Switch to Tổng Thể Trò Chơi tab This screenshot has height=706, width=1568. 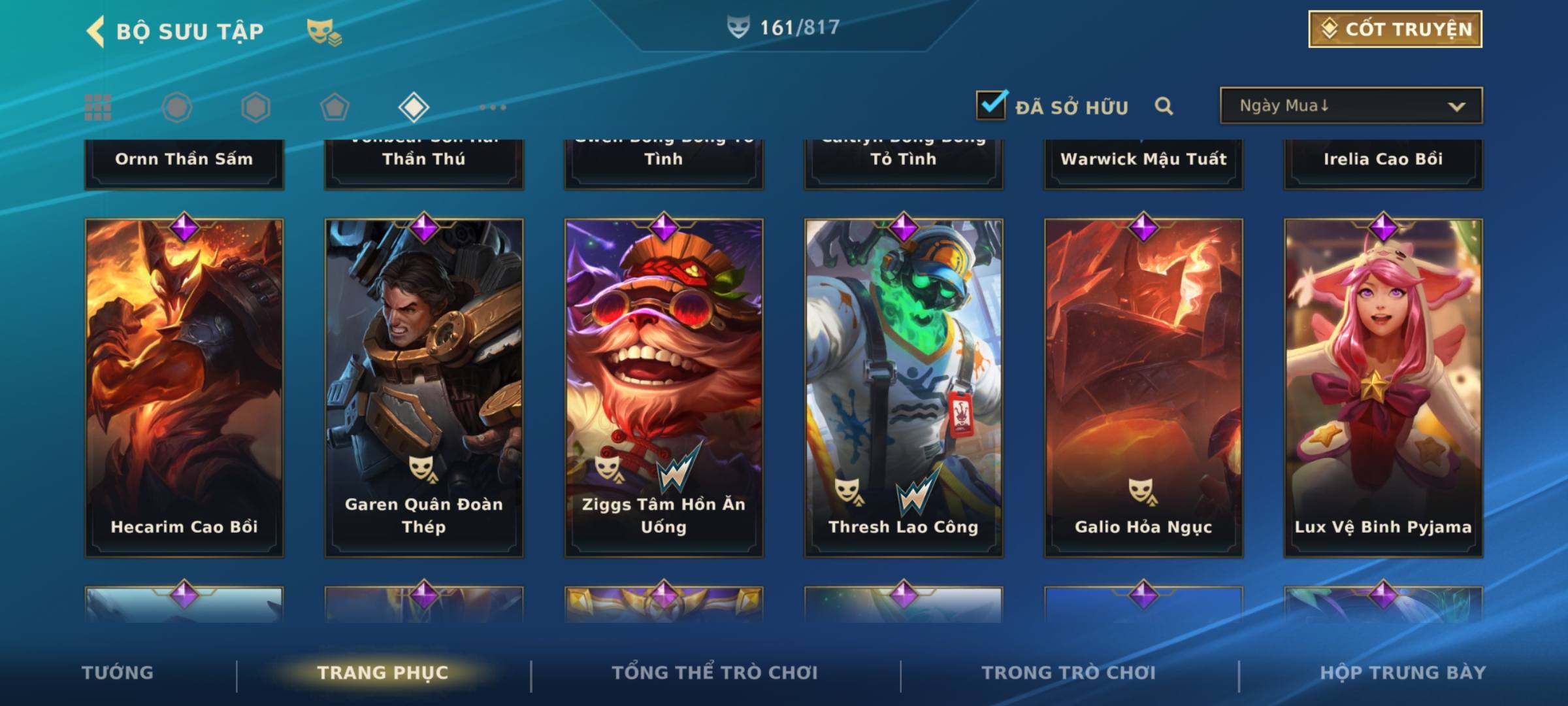pyautogui.click(x=715, y=673)
